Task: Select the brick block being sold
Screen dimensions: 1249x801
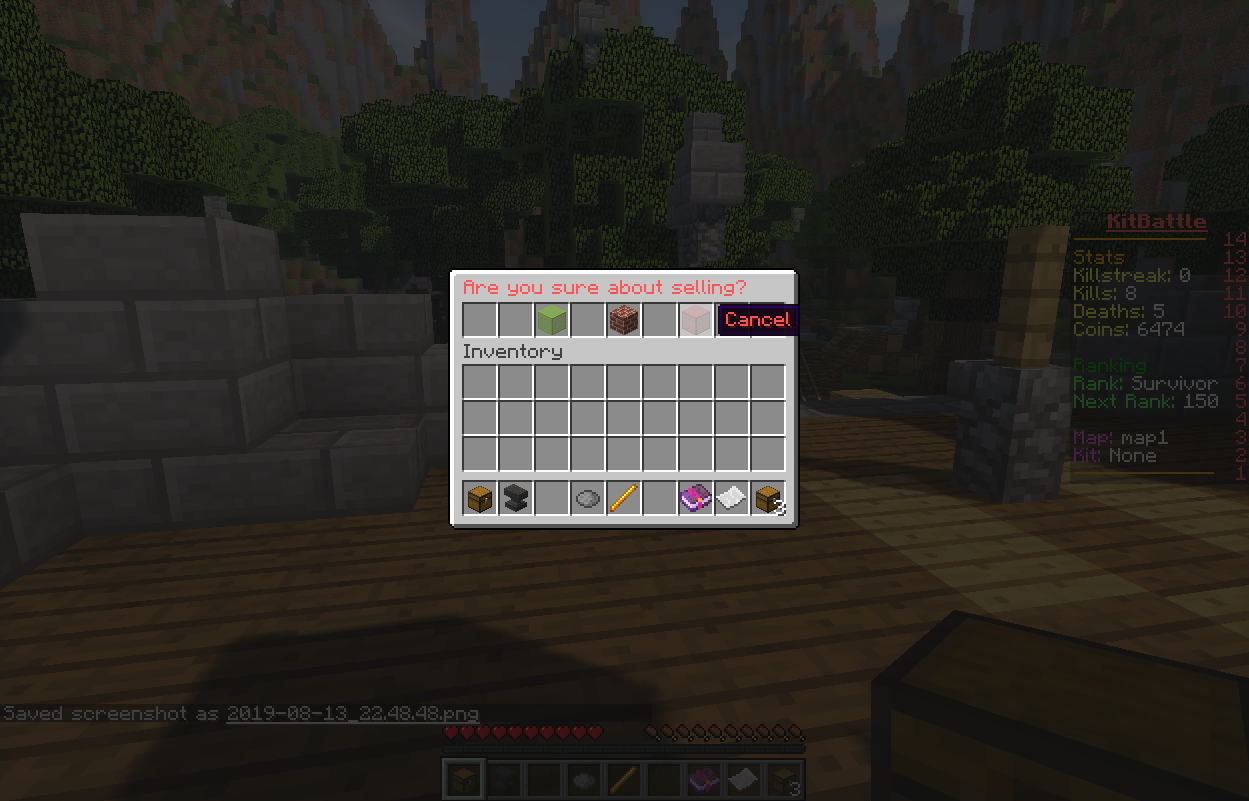Action: click(624, 320)
